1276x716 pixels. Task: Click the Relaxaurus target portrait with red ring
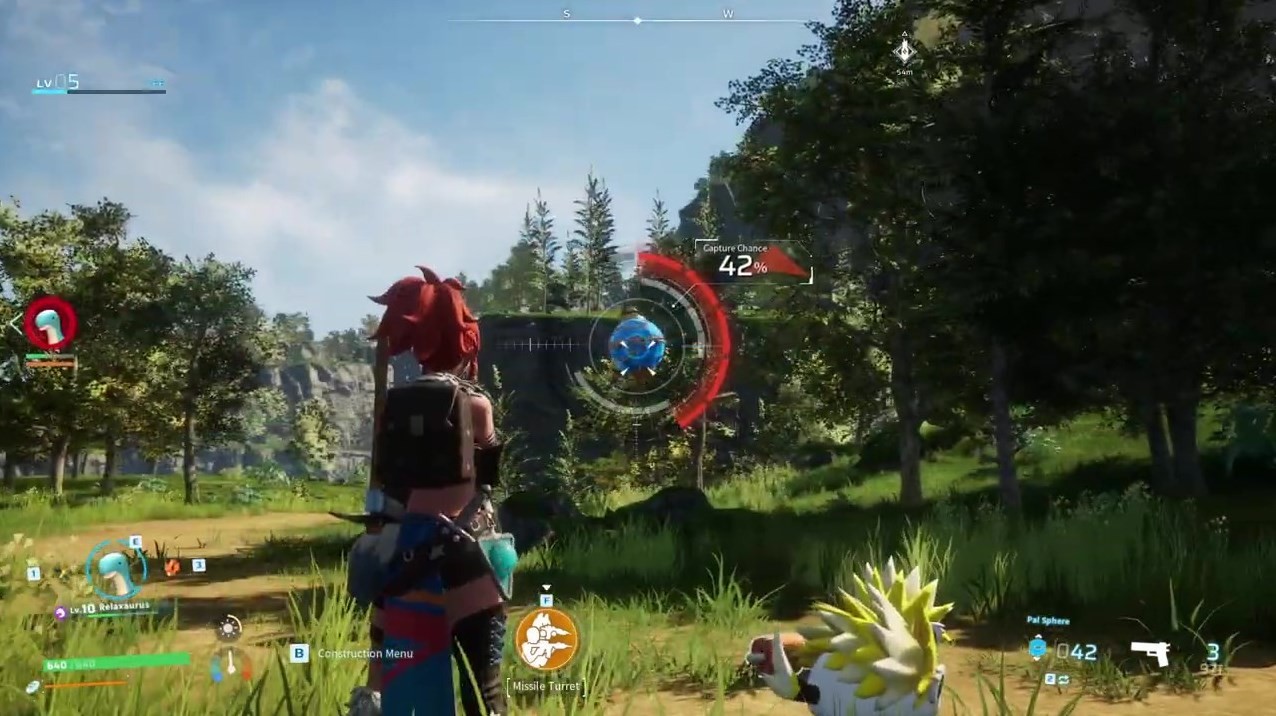50,323
